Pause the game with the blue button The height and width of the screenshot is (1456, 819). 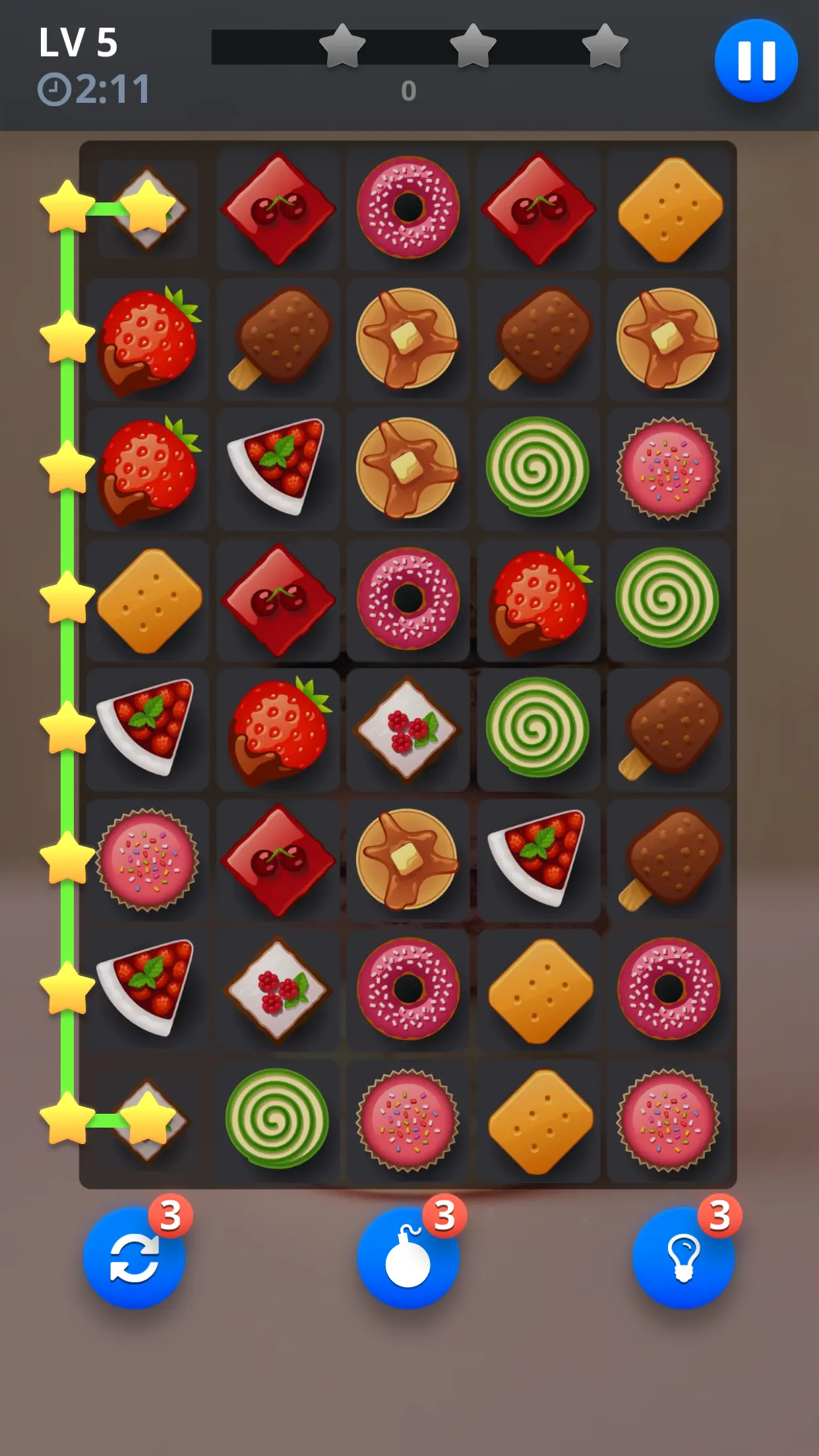tap(756, 61)
